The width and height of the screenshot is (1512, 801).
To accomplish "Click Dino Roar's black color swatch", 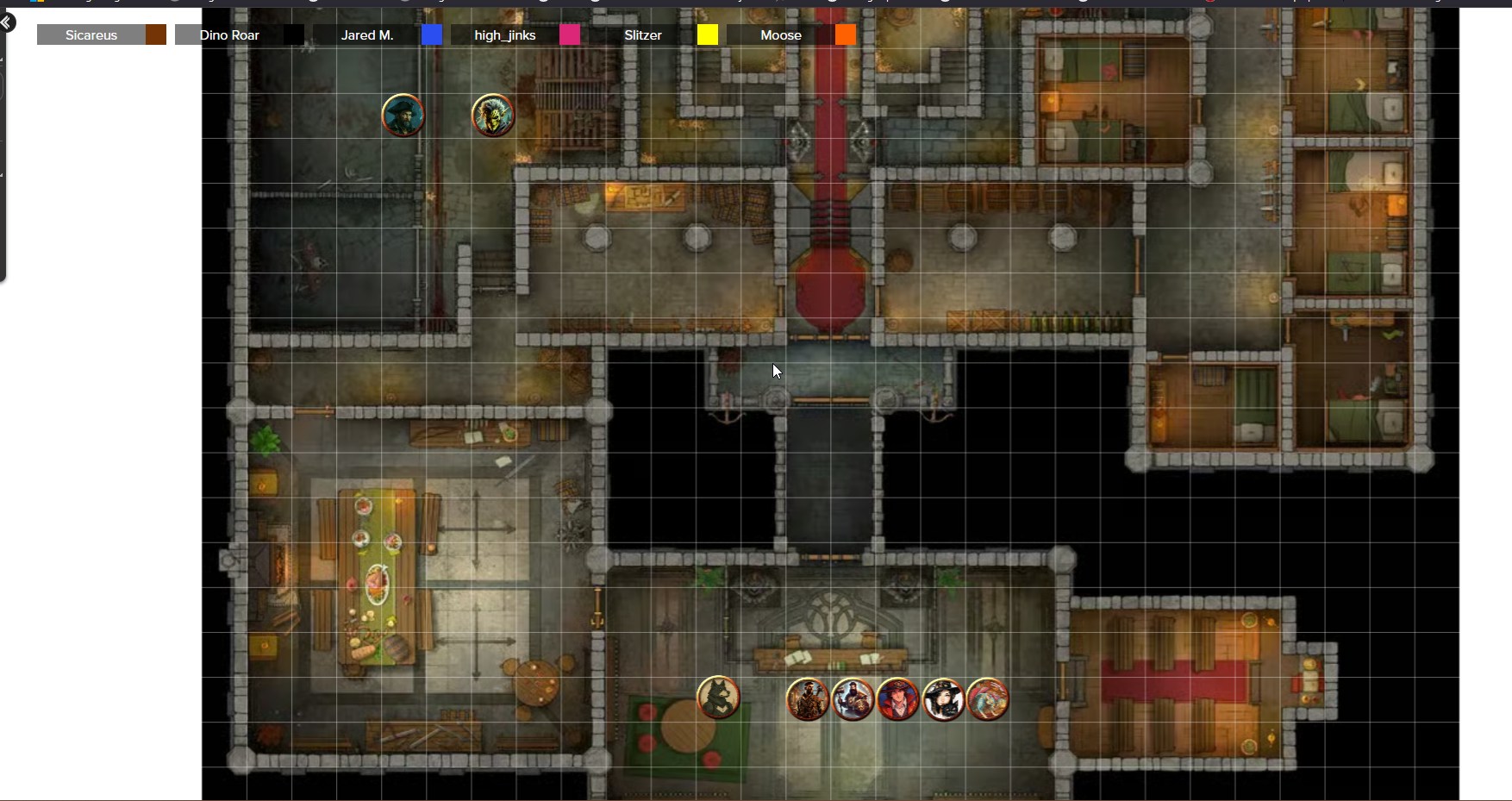I will click(x=294, y=34).
